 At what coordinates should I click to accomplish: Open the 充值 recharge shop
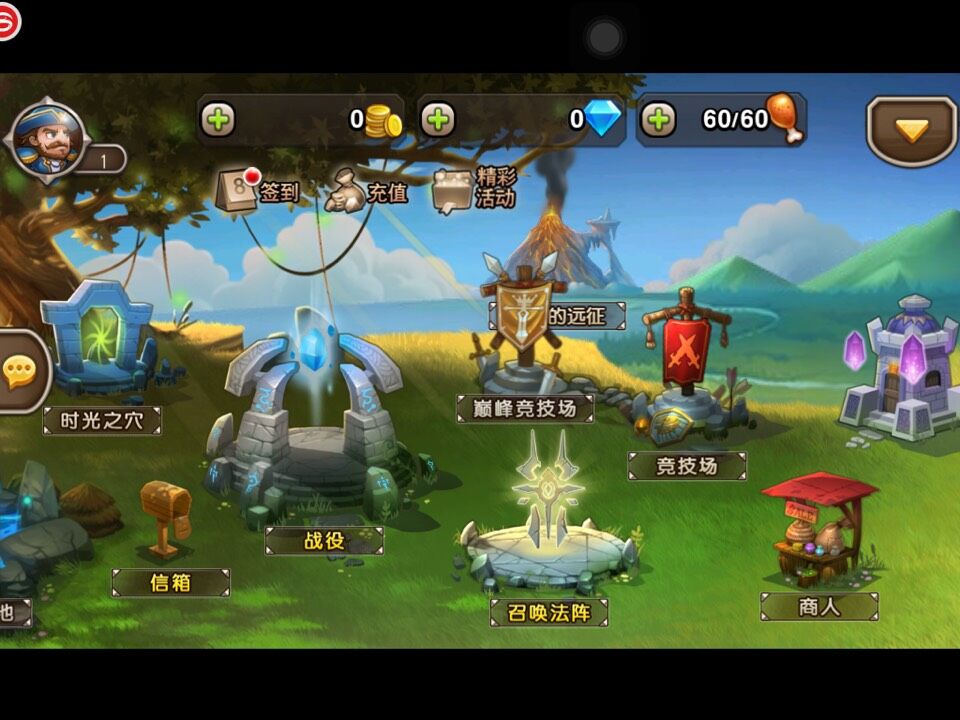[367, 189]
